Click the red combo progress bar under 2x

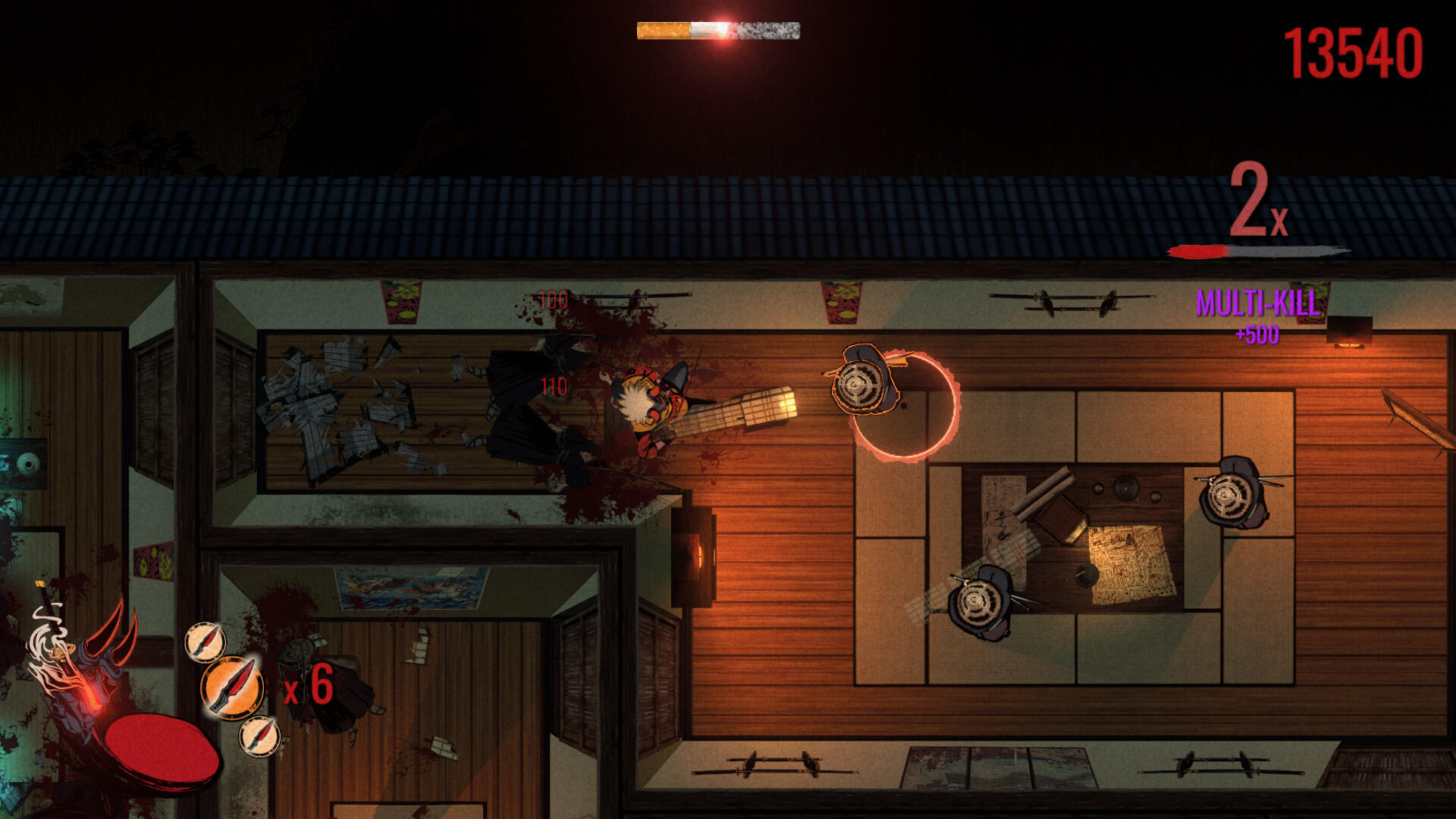(1198, 250)
